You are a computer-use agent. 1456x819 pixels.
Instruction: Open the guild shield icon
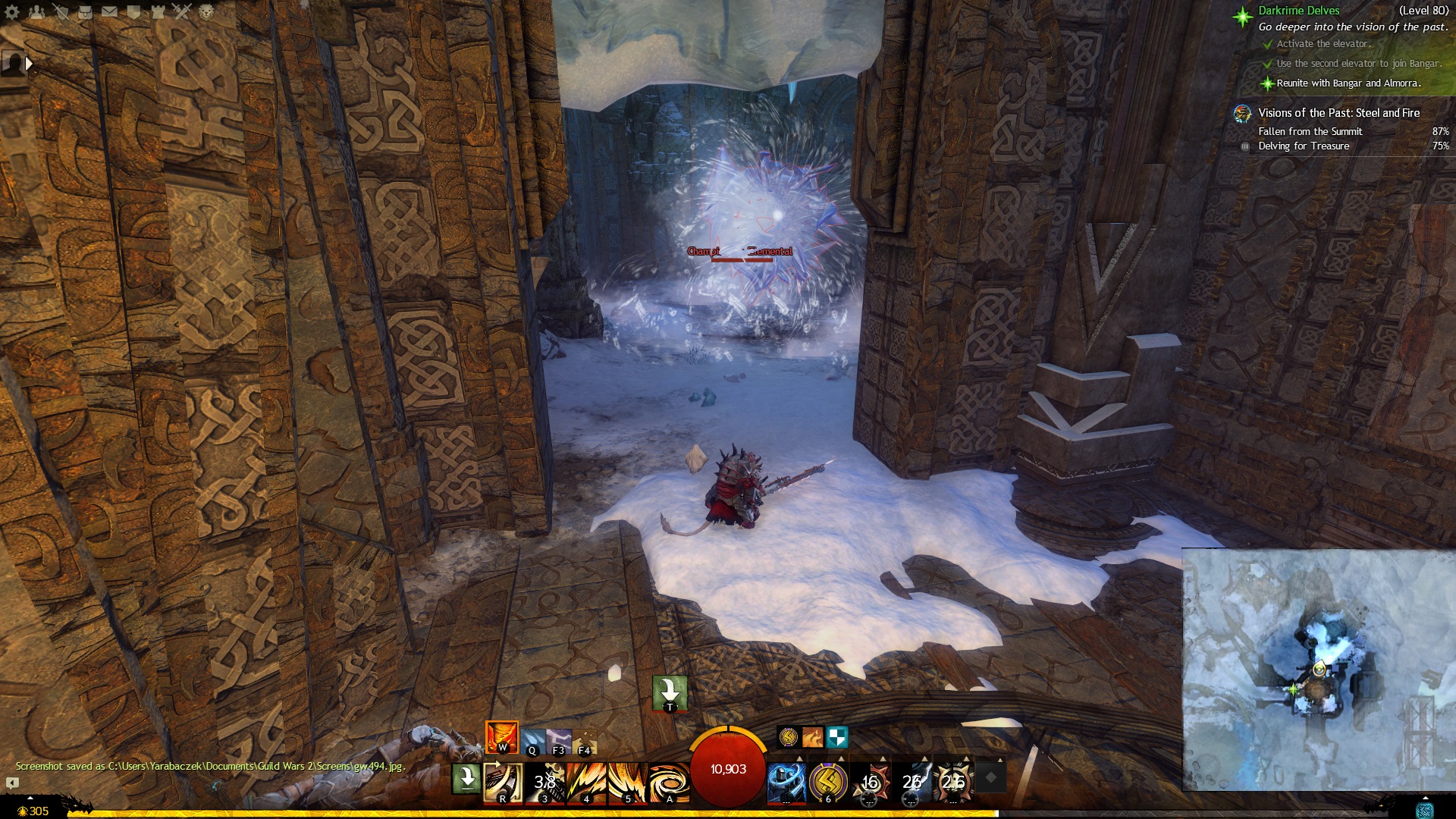[133, 11]
